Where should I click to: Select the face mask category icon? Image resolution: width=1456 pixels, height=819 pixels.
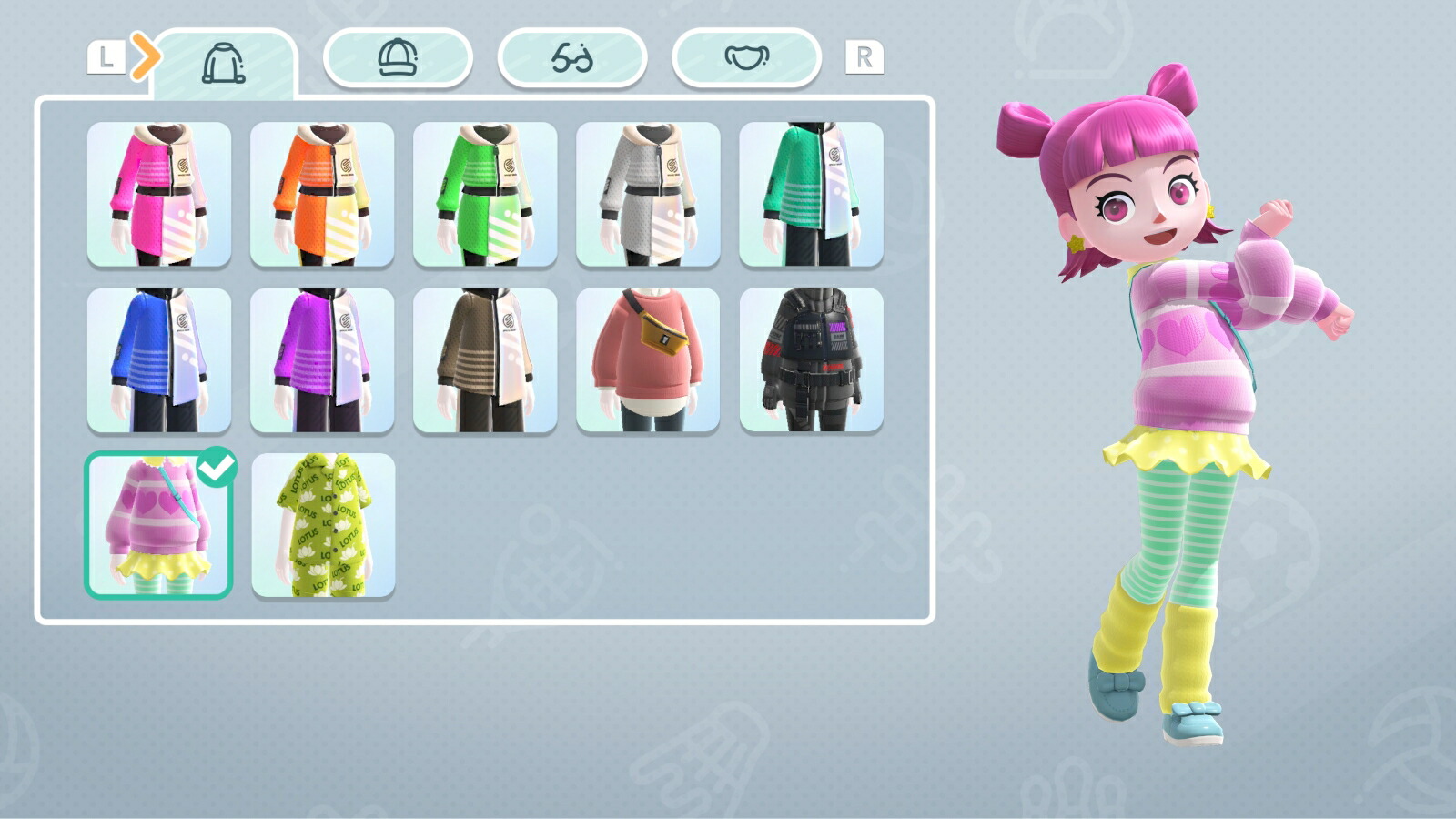pyautogui.click(x=743, y=58)
